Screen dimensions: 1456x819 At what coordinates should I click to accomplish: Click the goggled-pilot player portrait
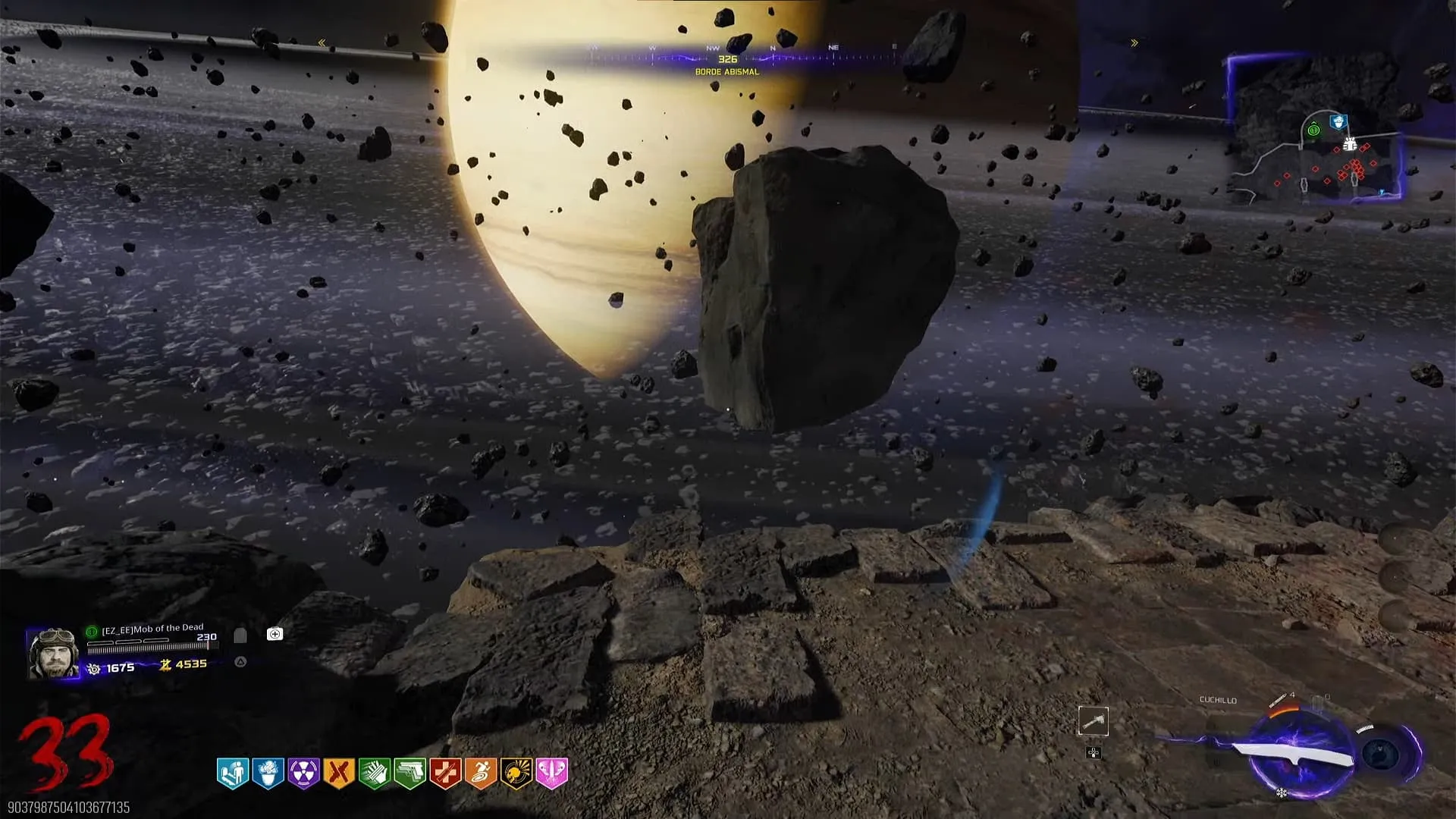(x=53, y=652)
